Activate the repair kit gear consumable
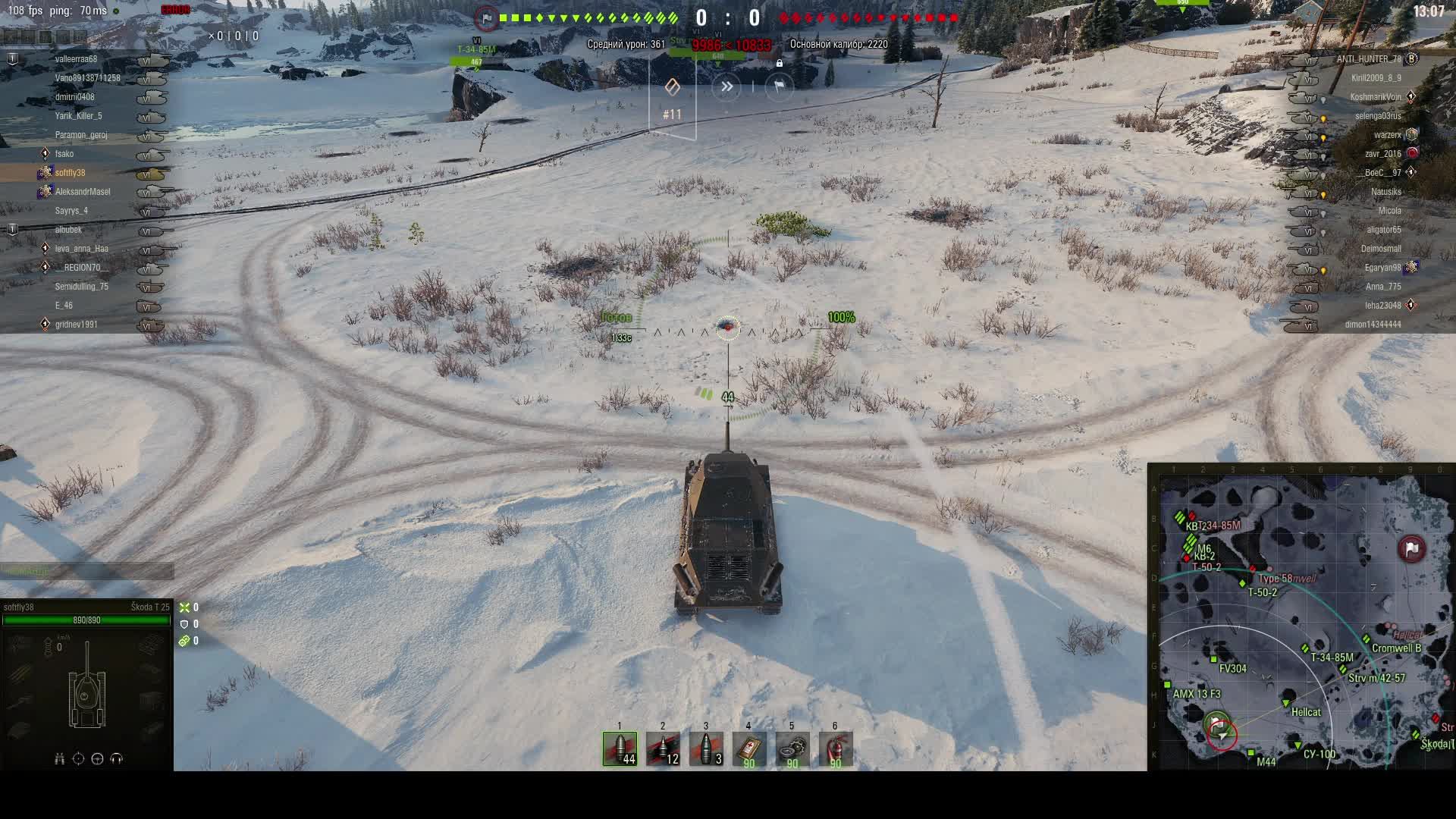 tap(792, 748)
